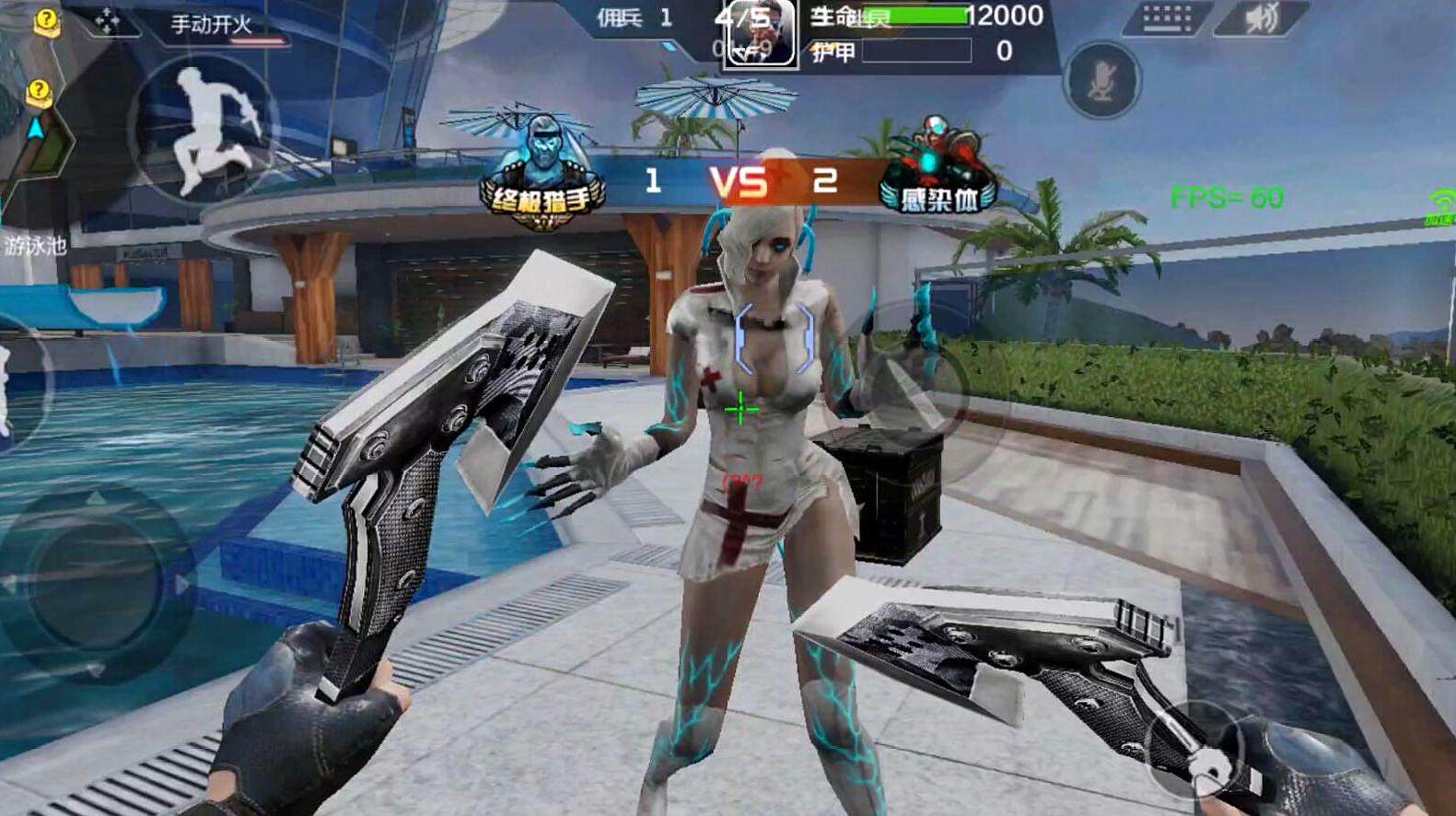Open the keyboard chat input button
The width and height of the screenshot is (1456, 816).
tap(1167, 18)
